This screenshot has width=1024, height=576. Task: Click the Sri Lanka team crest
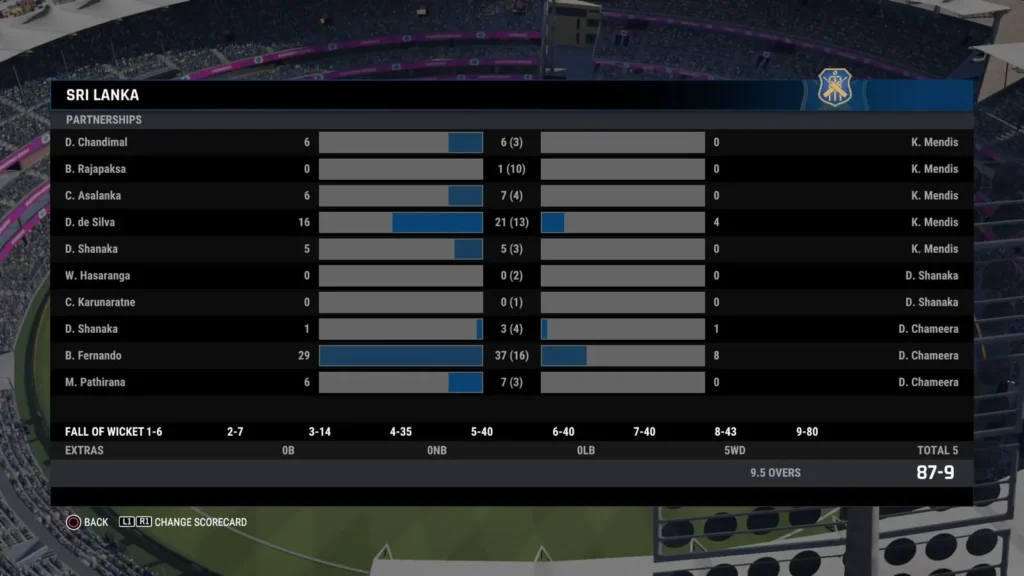click(x=835, y=89)
